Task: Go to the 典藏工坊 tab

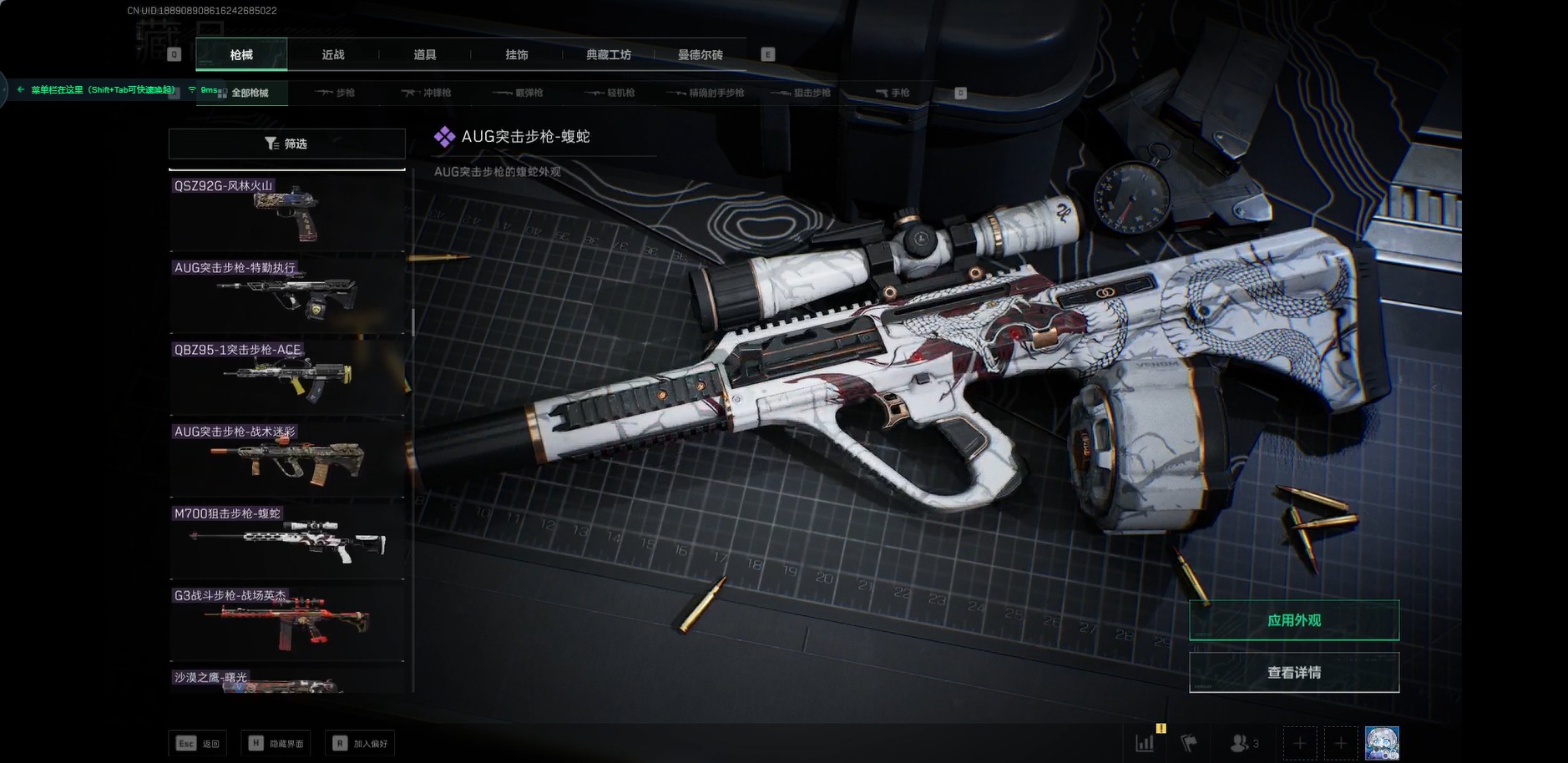Action: 609,55
